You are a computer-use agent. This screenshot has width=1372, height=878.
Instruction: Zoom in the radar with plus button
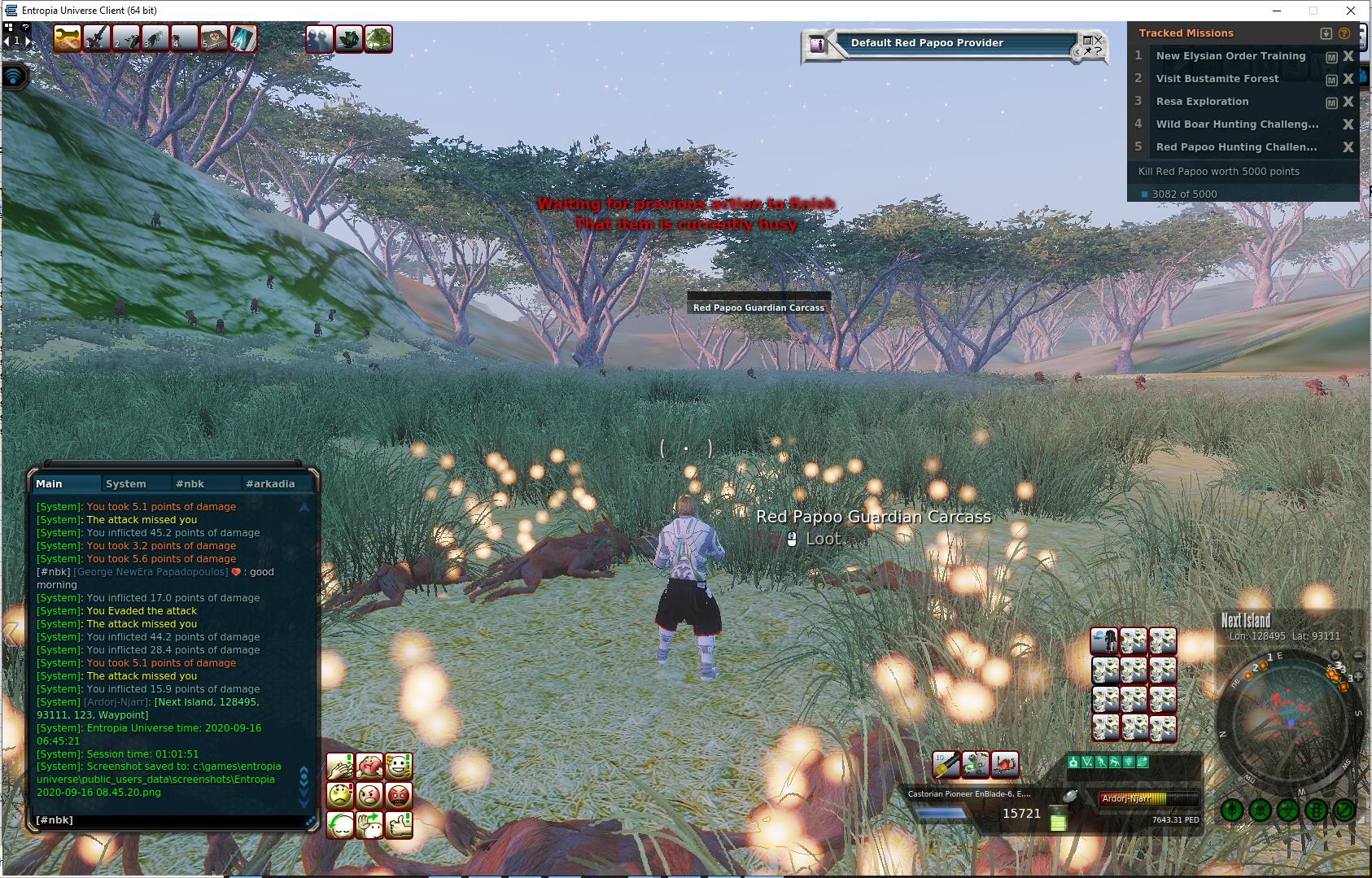(1358, 677)
